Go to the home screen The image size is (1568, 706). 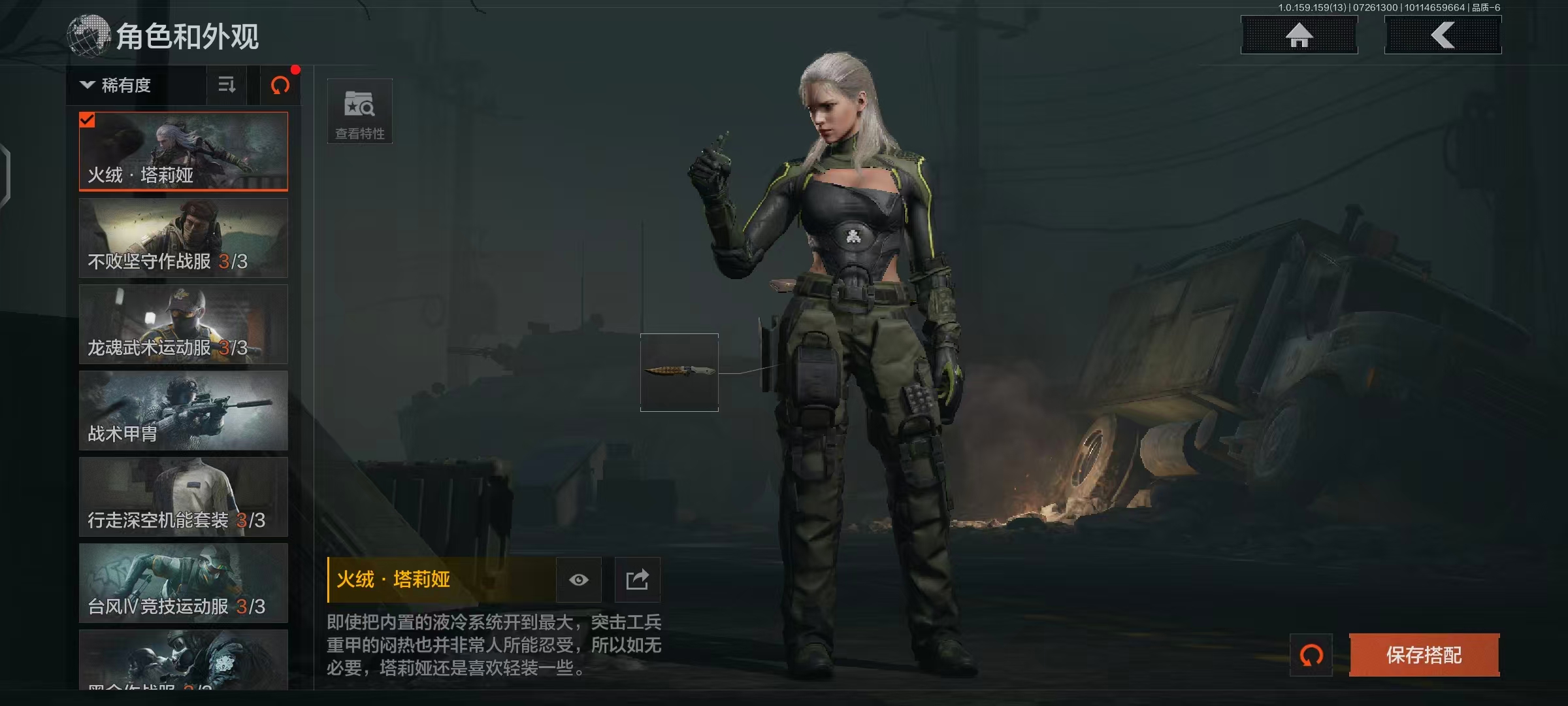tap(1299, 35)
